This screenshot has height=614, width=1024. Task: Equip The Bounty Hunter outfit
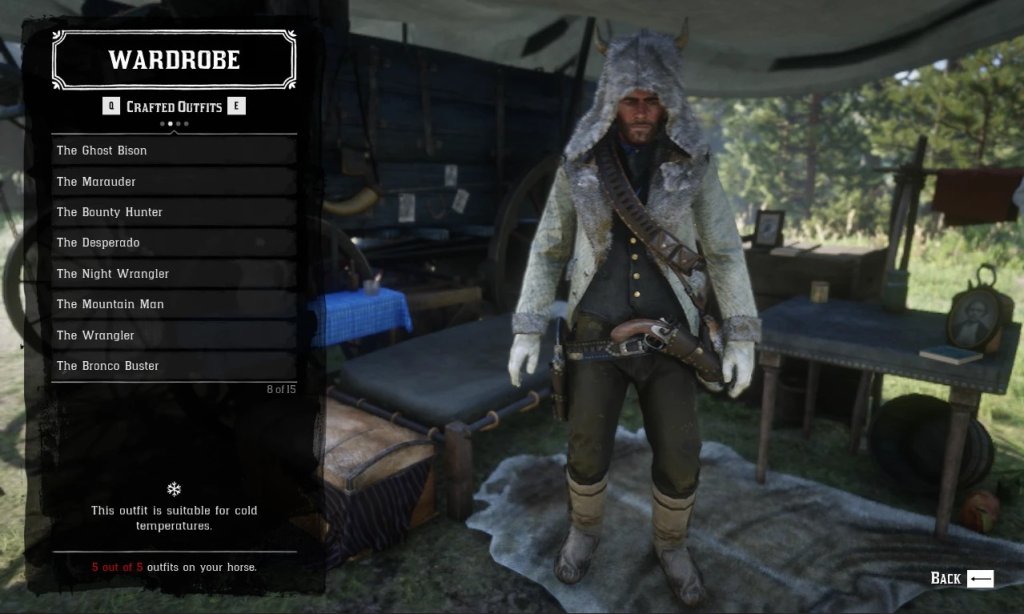pos(174,212)
